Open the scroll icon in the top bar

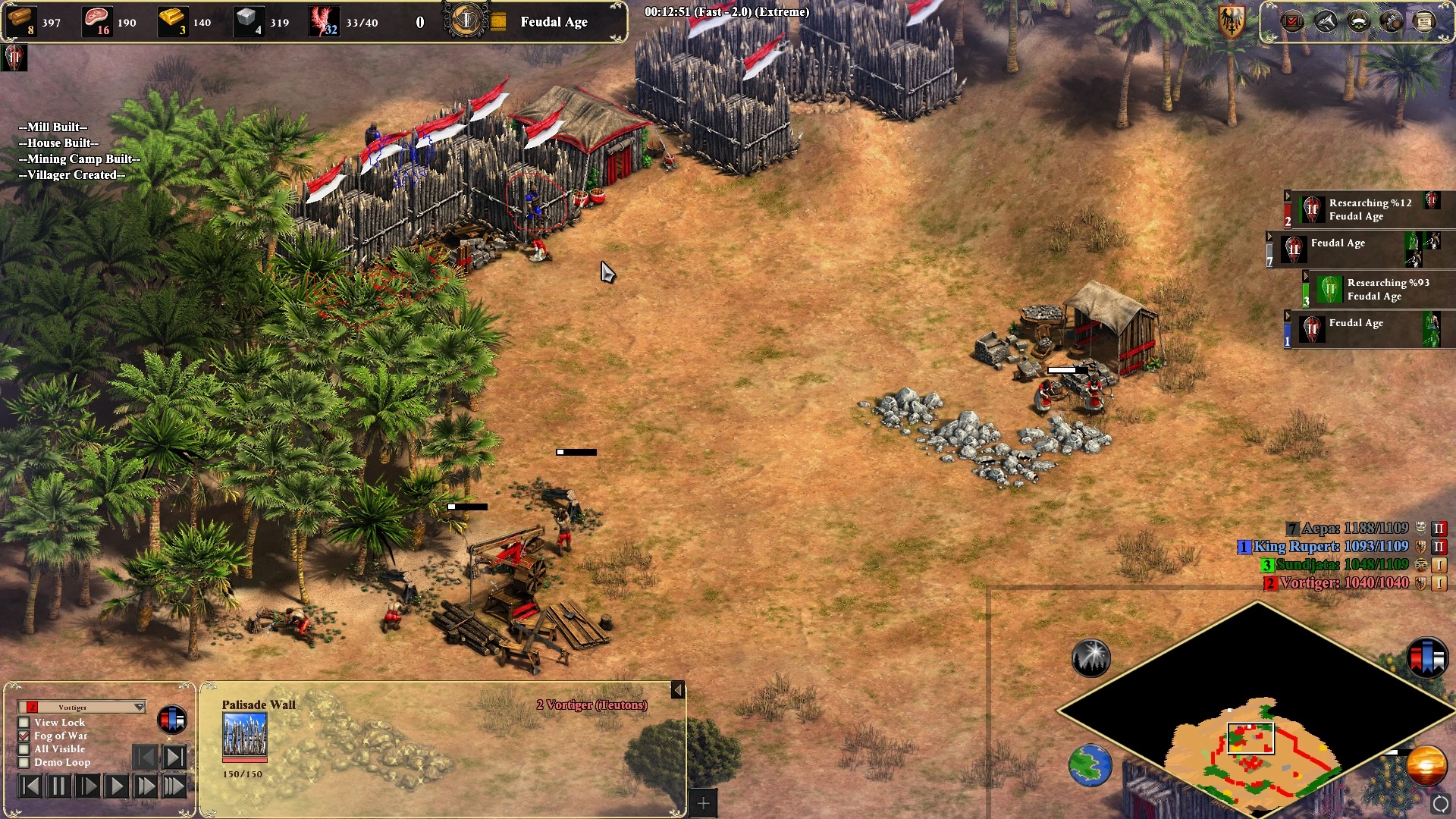pyautogui.click(x=1424, y=21)
